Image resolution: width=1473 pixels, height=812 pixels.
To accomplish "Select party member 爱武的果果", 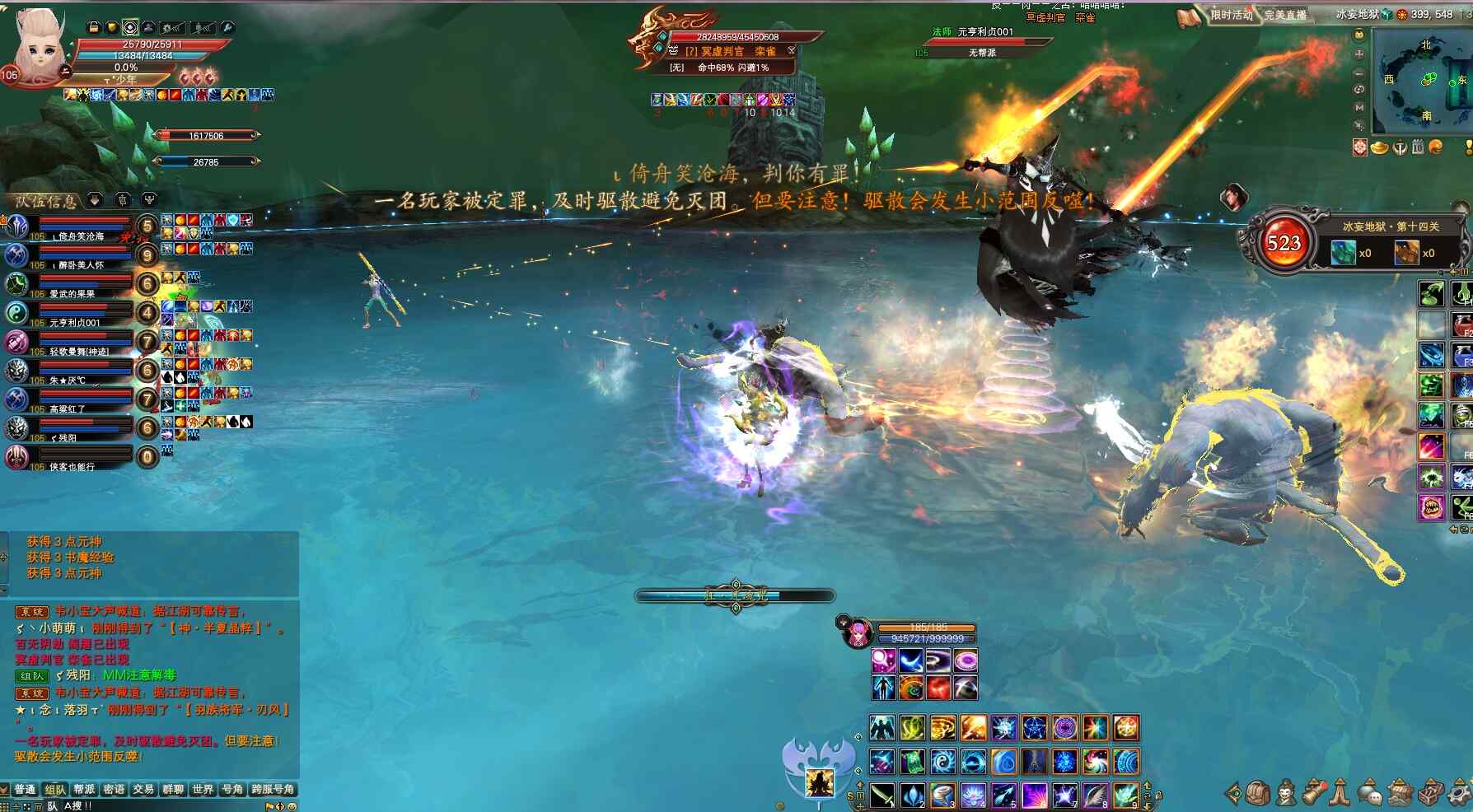I will 72,293.
